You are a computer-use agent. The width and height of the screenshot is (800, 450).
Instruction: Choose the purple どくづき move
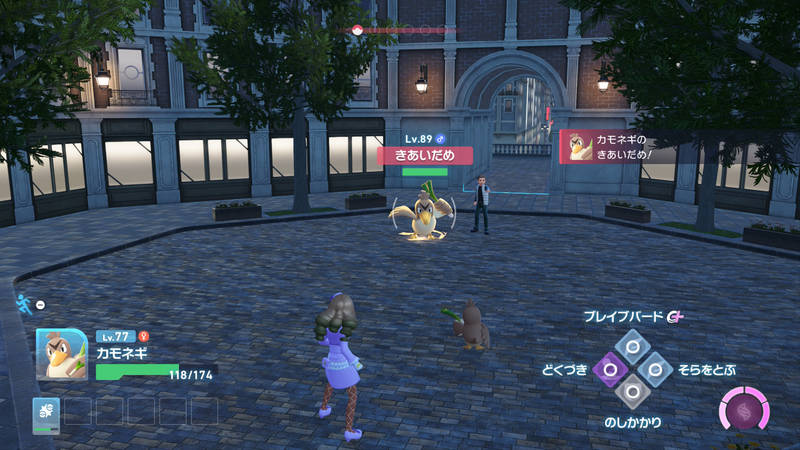(609, 370)
